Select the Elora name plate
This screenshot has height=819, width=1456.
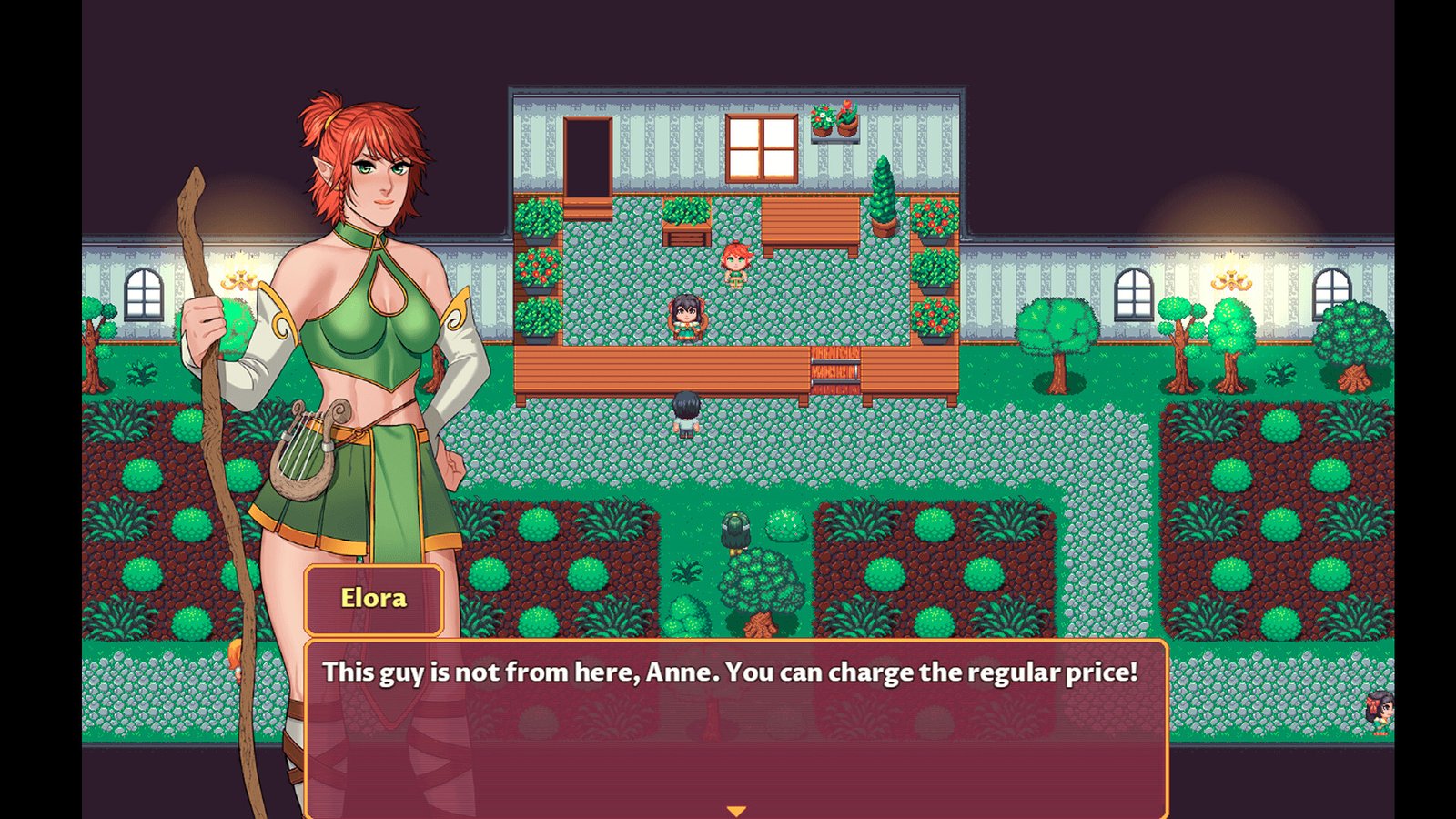[373, 598]
